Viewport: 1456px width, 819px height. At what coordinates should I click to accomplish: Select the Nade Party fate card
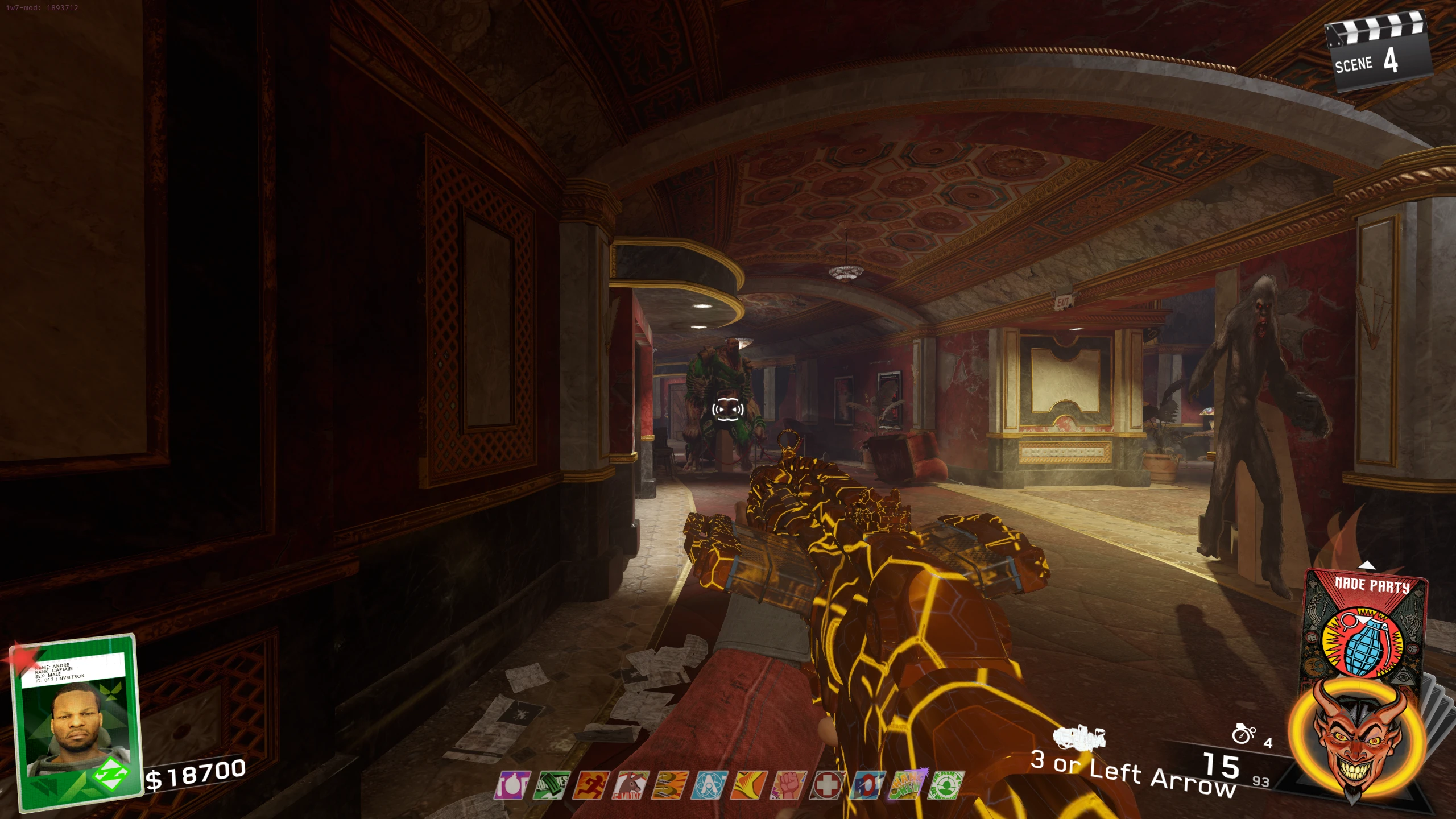tap(1365, 626)
